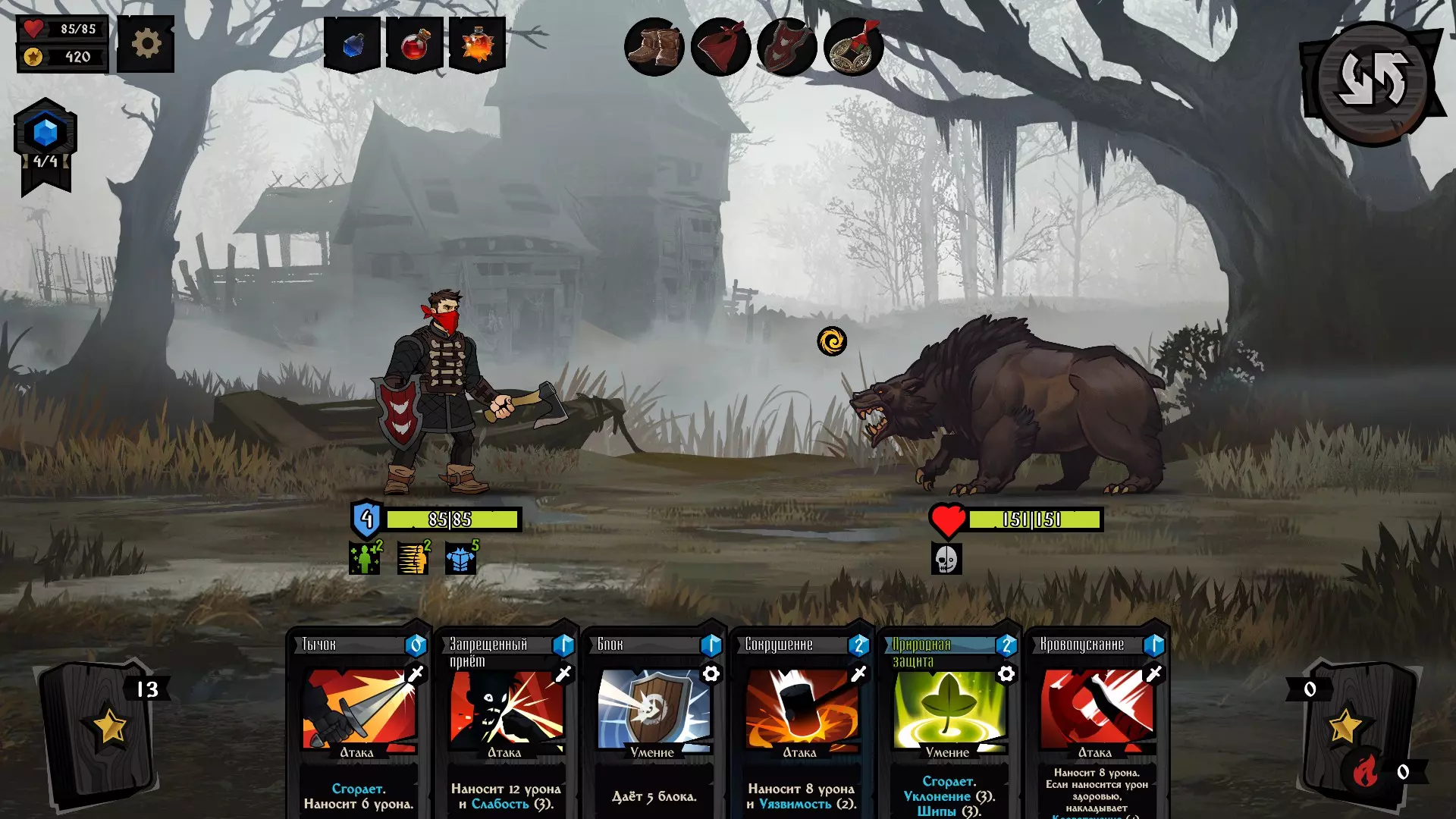This screenshot has height=819, width=1456.
Task: Use the orange fire potion
Action: (478, 45)
